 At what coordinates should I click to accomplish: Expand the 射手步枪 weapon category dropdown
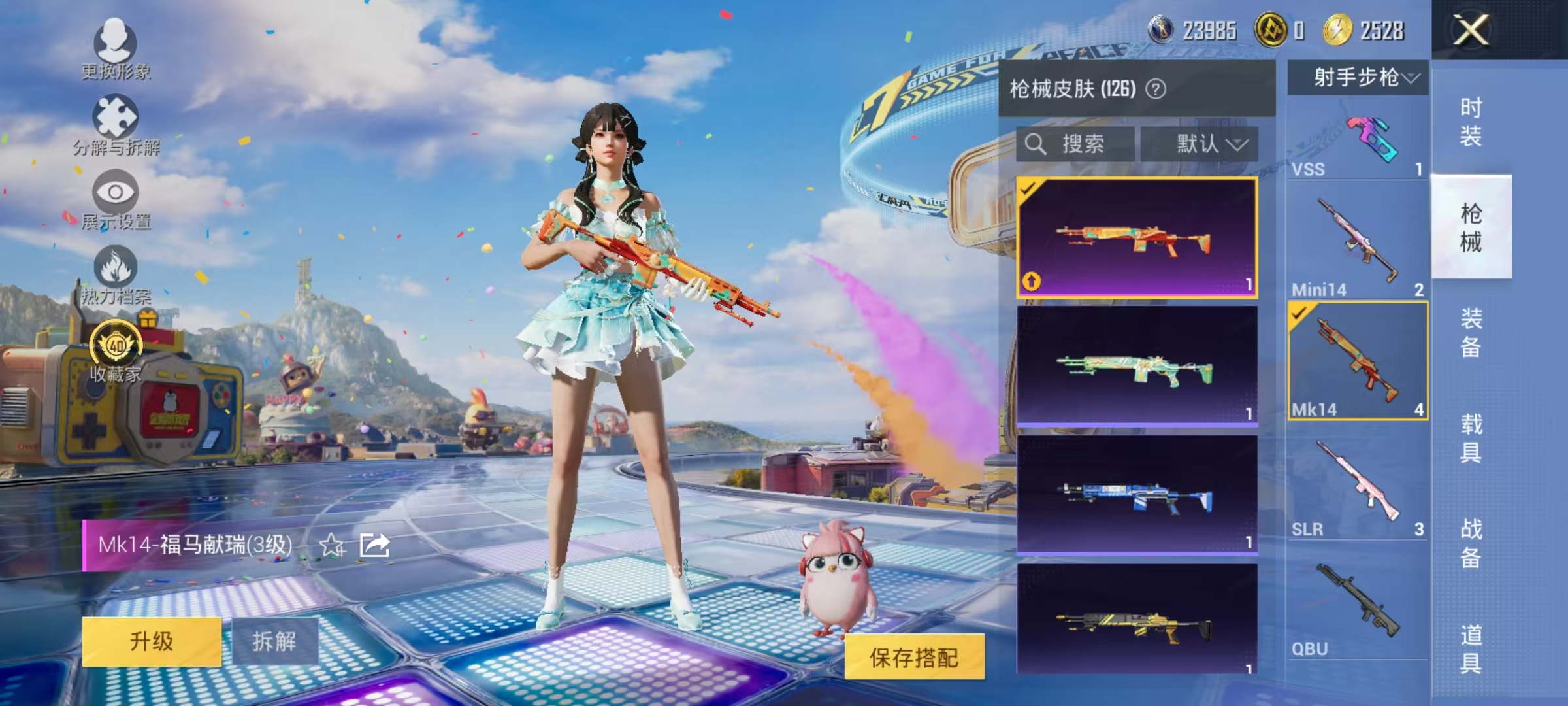(1356, 77)
